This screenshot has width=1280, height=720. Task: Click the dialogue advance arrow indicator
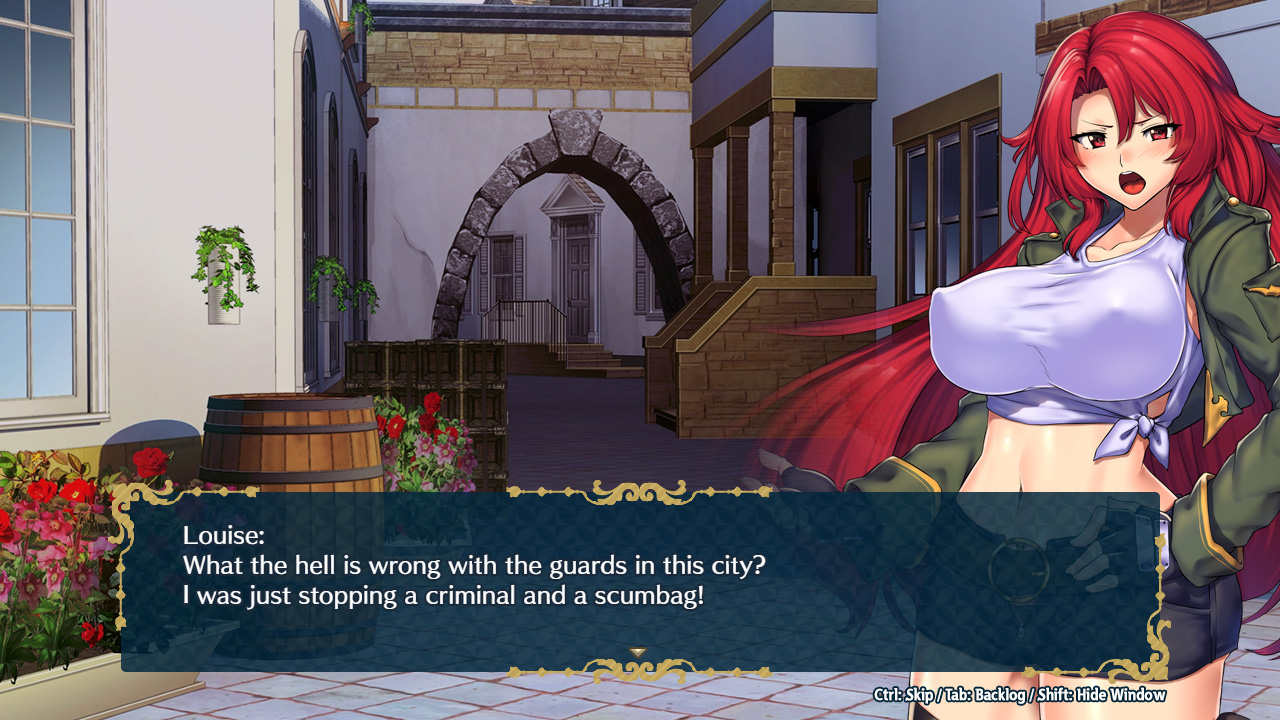pyautogui.click(x=638, y=652)
